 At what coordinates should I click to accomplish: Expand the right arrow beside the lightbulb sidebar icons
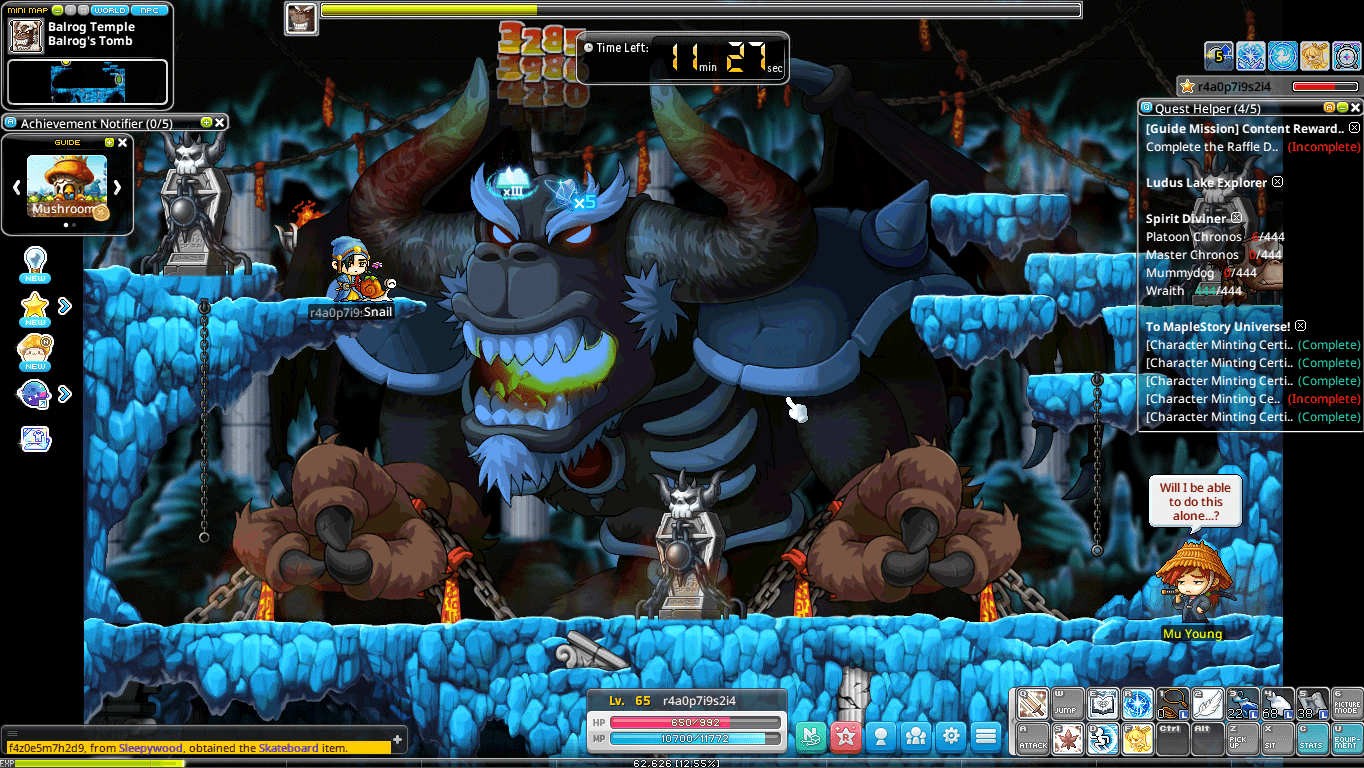click(x=63, y=307)
